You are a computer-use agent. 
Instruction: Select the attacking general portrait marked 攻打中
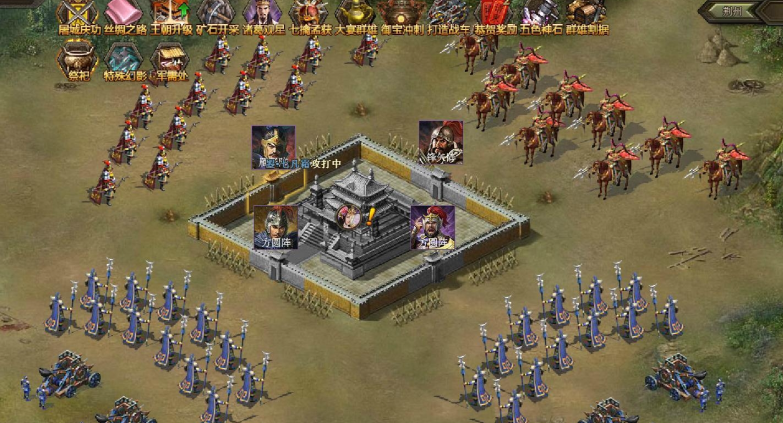pos(273,146)
